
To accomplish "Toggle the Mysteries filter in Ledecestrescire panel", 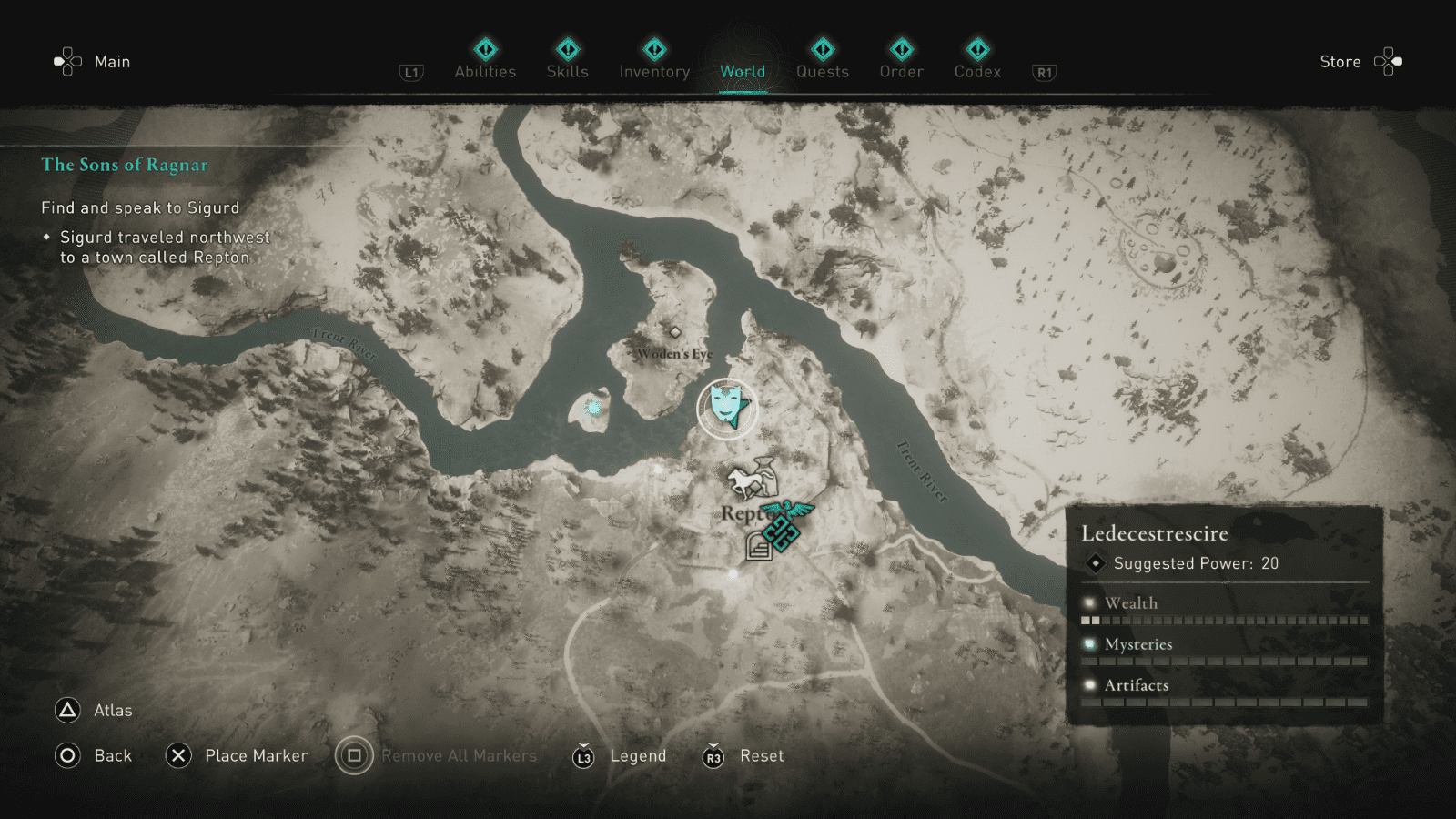I will coord(1135,644).
